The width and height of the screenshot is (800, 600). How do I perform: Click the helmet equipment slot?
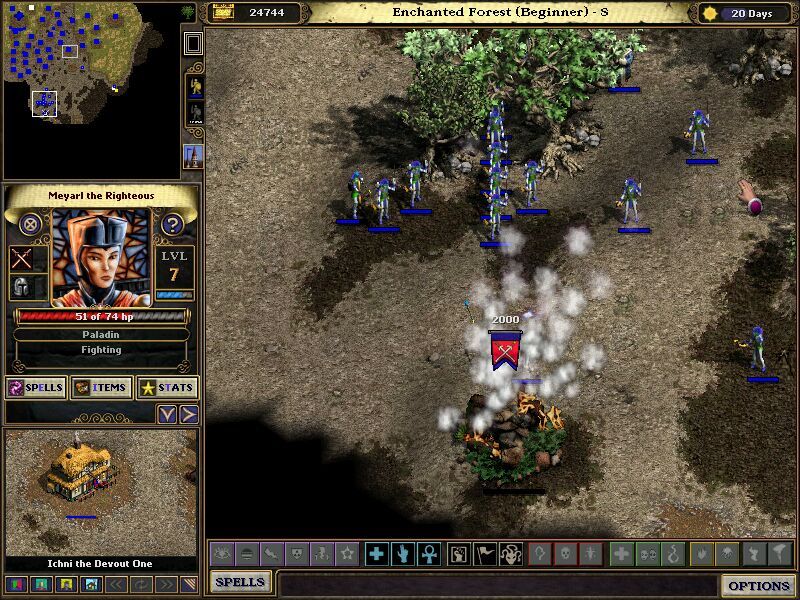point(22,287)
